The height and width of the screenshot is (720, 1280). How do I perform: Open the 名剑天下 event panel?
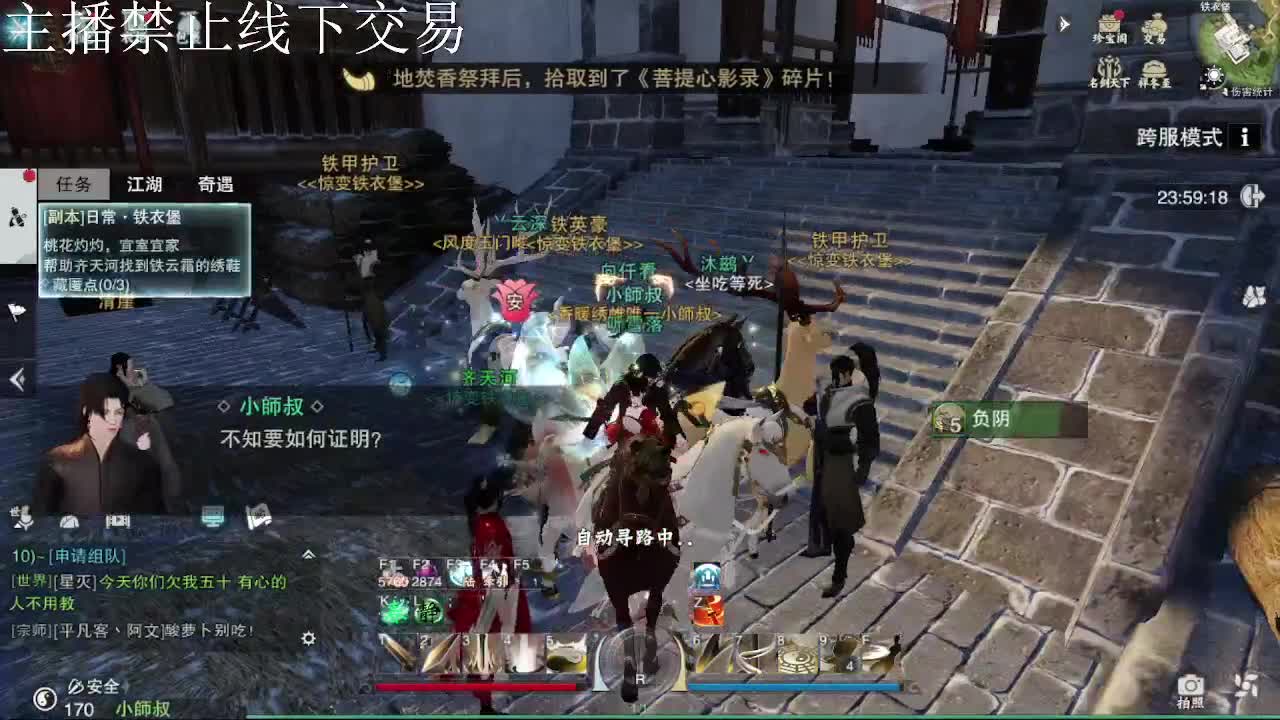(x=1108, y=68)
